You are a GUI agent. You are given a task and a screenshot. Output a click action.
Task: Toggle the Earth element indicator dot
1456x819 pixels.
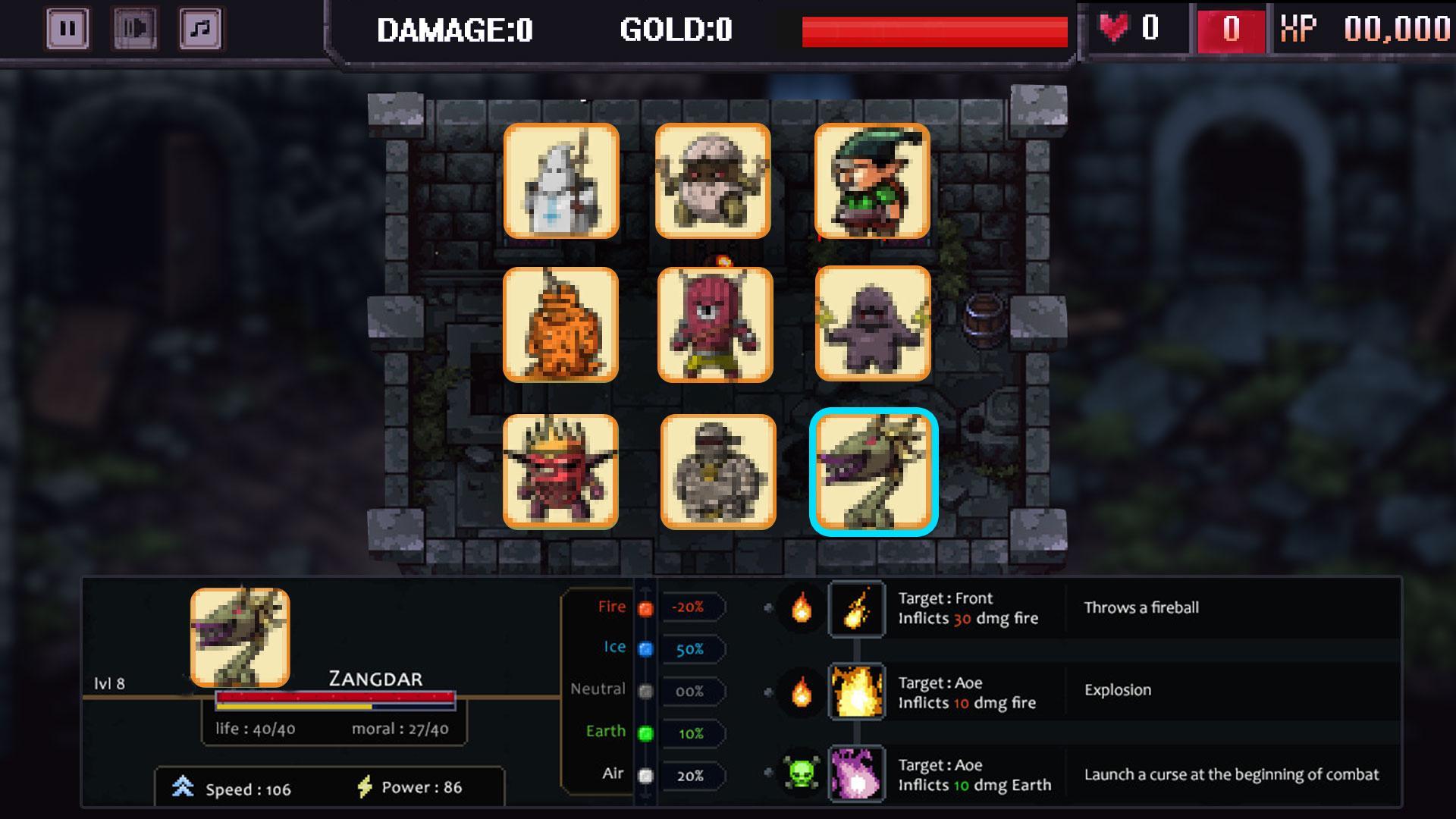coord(645,732)
